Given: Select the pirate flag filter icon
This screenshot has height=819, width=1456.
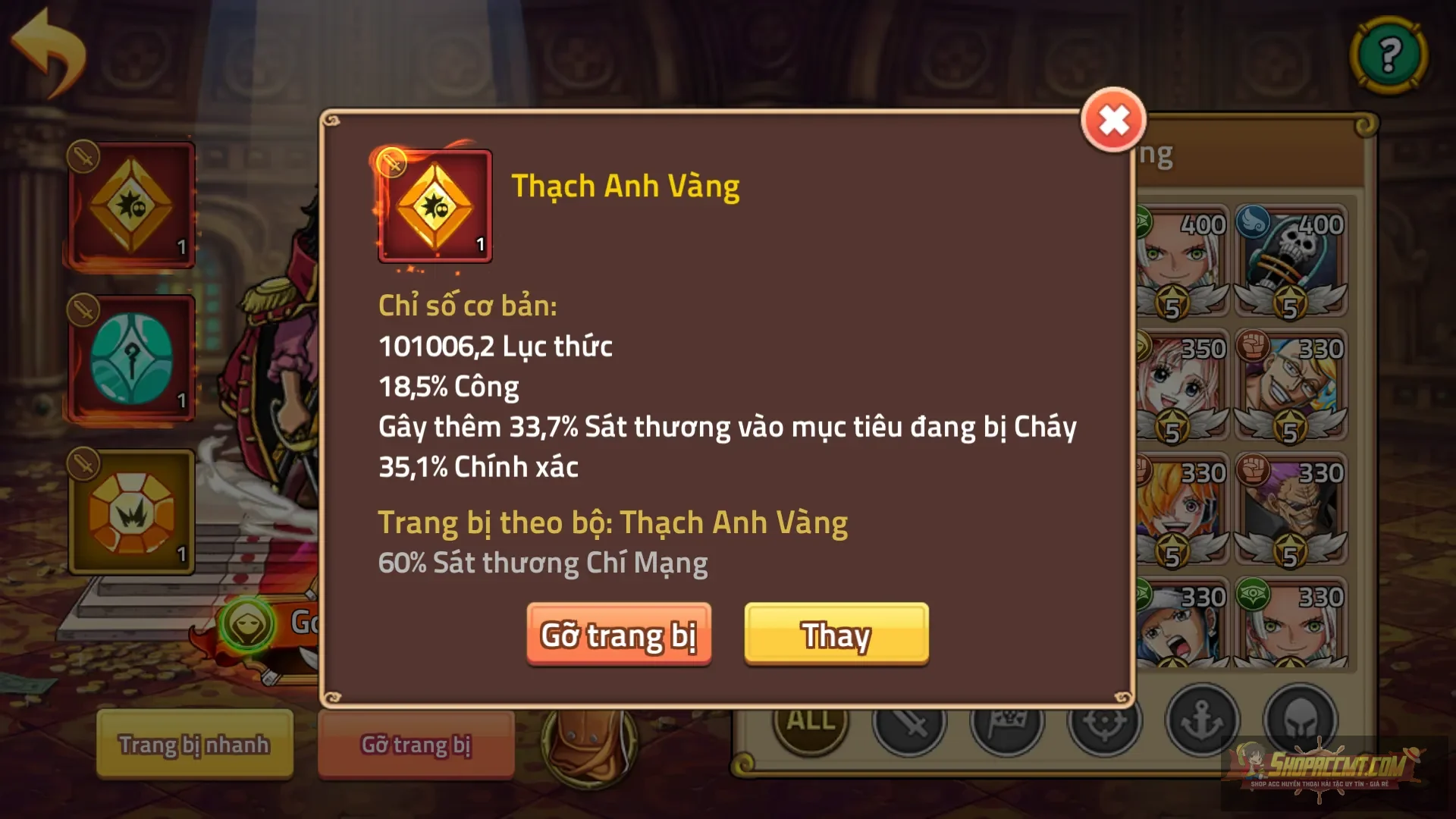Looking at the screenshot, I should pyautogui.click(x=1009, y=723).
